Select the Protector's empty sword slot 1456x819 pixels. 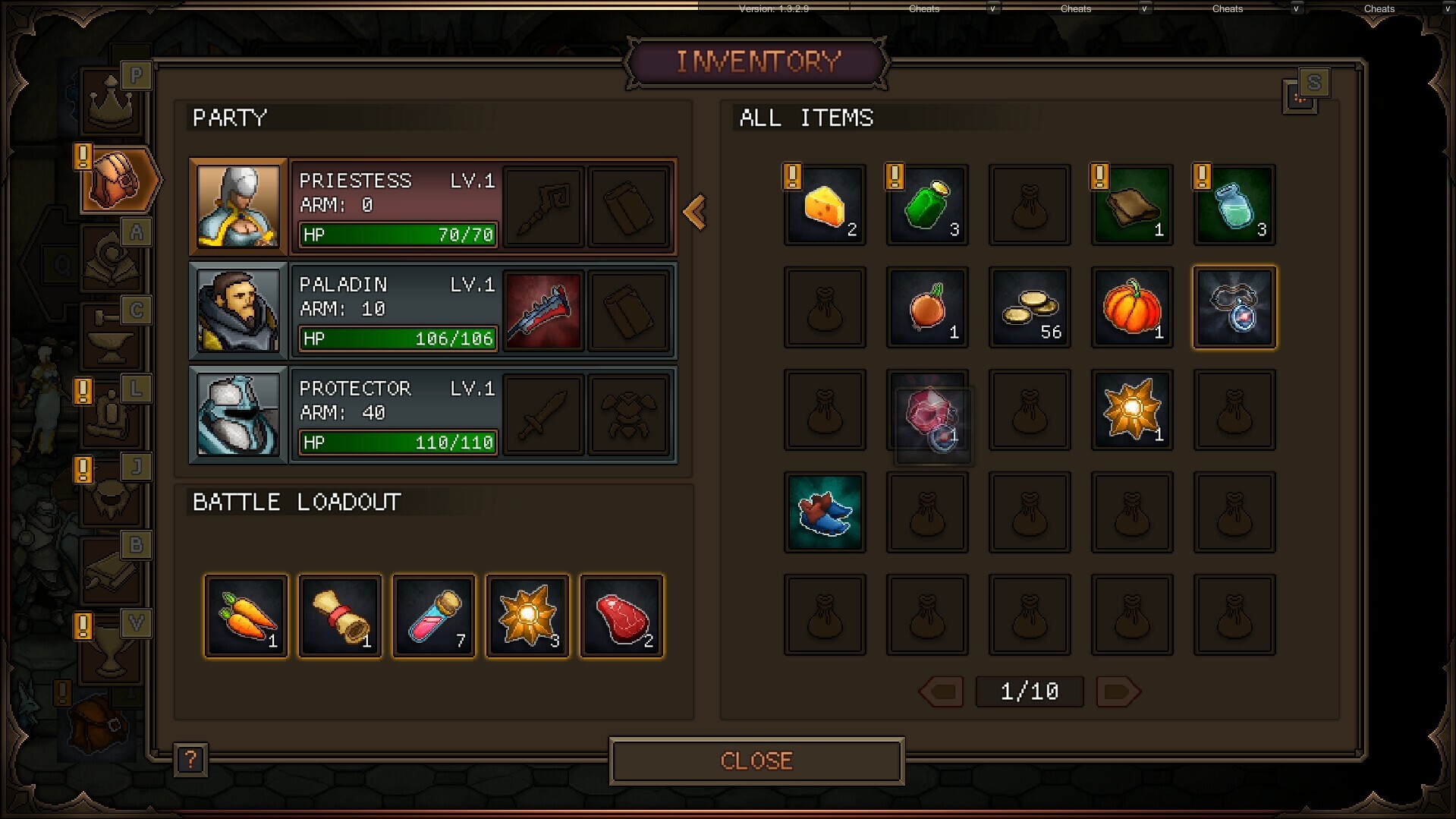point(543,414)
